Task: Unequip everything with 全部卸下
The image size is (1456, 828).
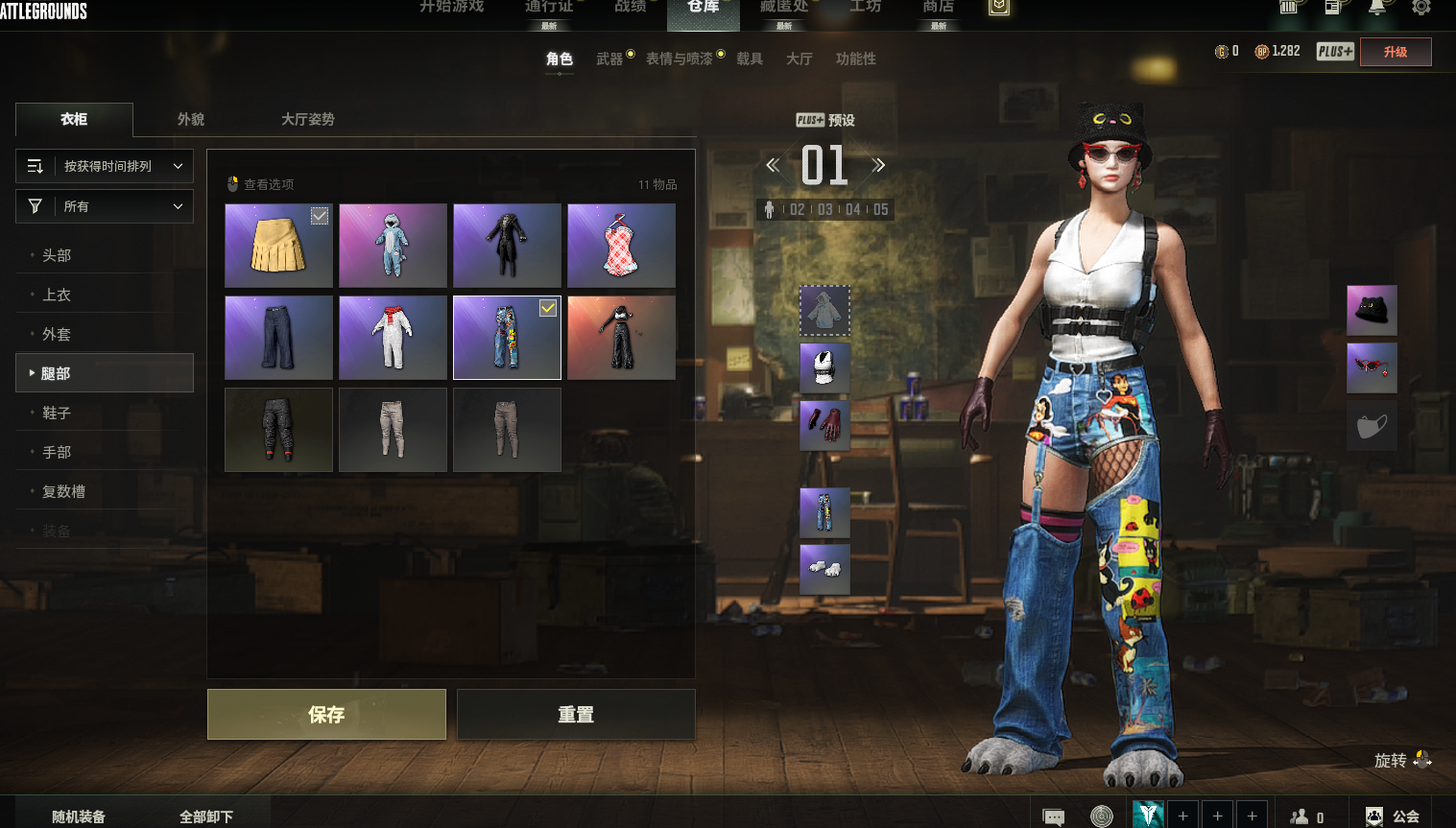Action: click(x=206, y=816)
